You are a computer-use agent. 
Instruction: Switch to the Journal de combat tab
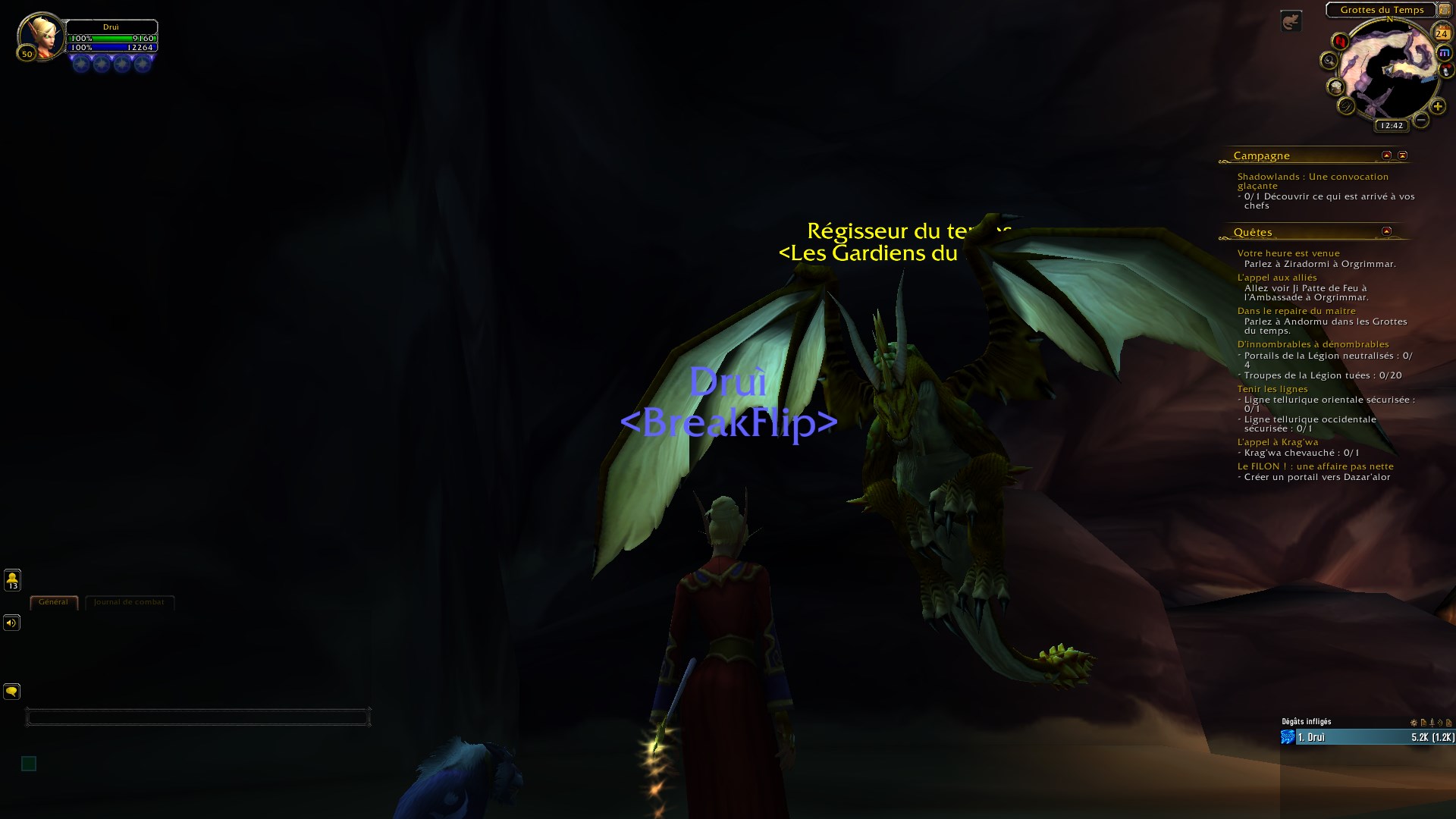click(129, 601)
